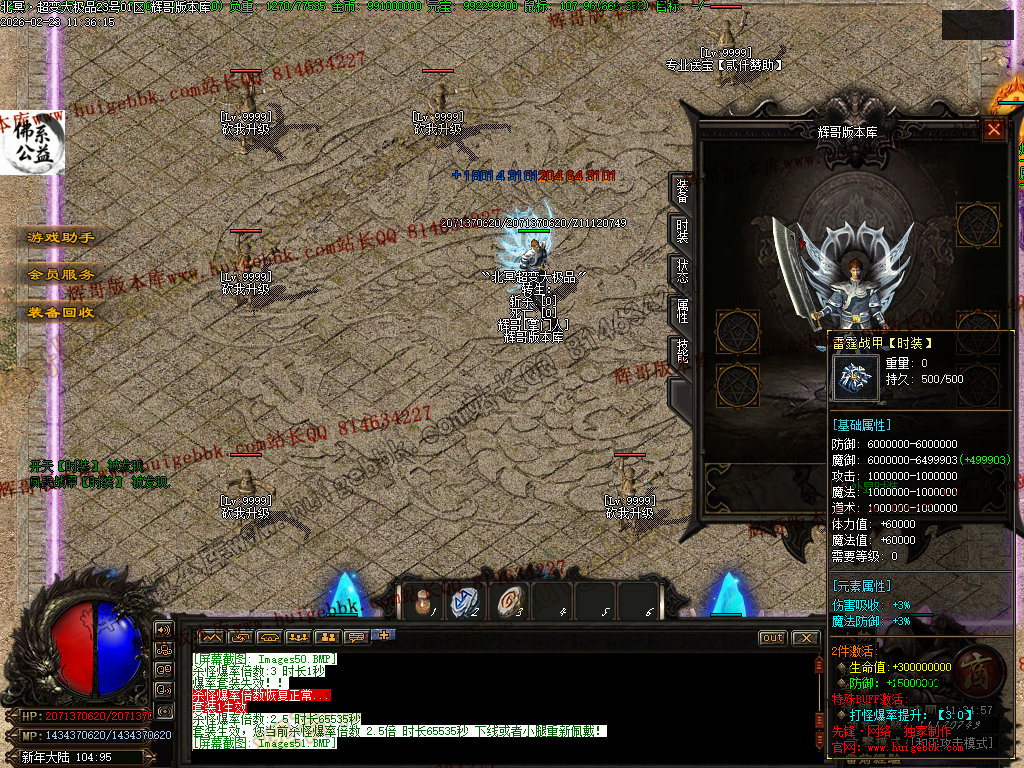Close the chat window with its X button

[804, 638]
